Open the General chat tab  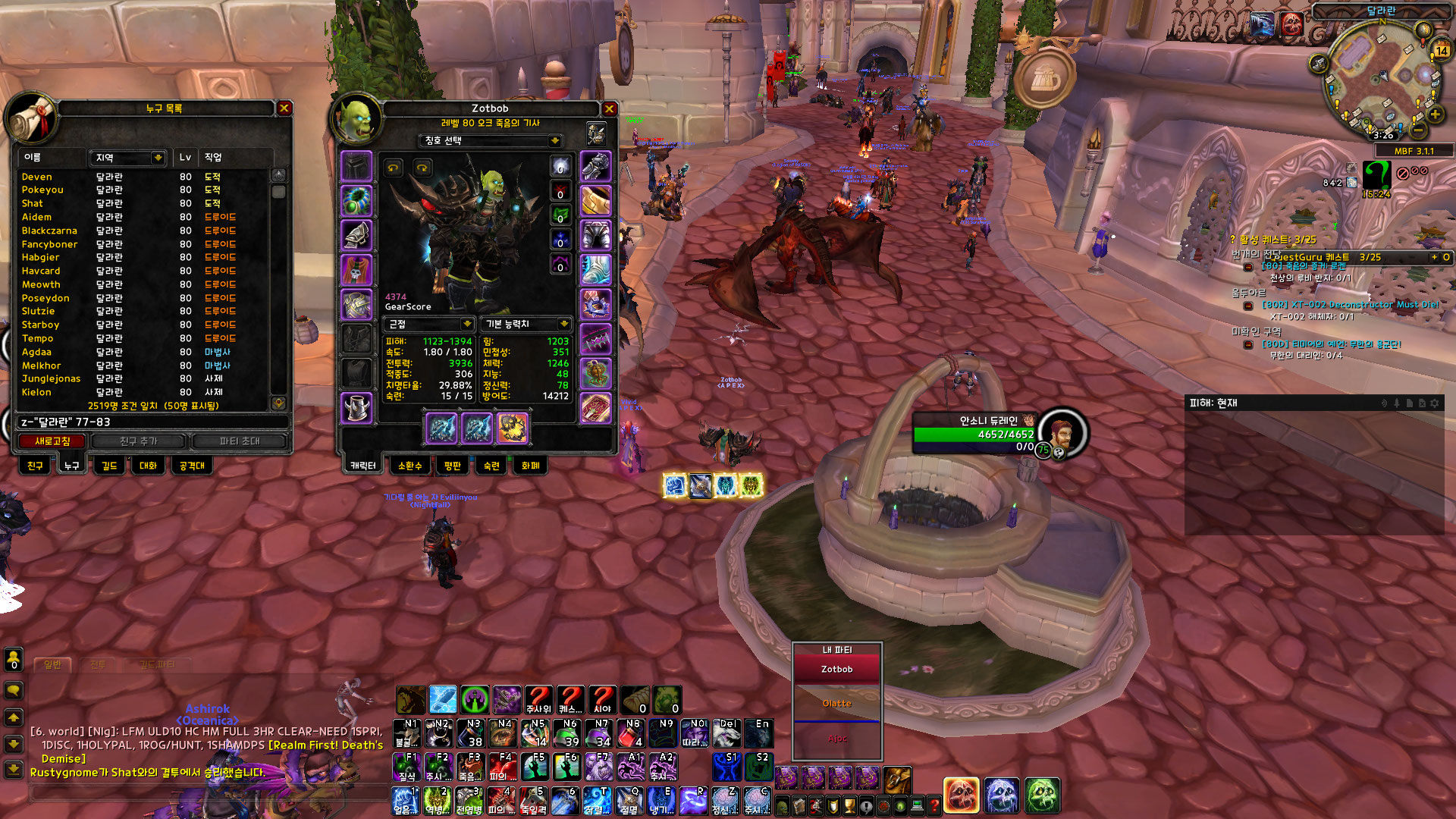tap(52, 665)
